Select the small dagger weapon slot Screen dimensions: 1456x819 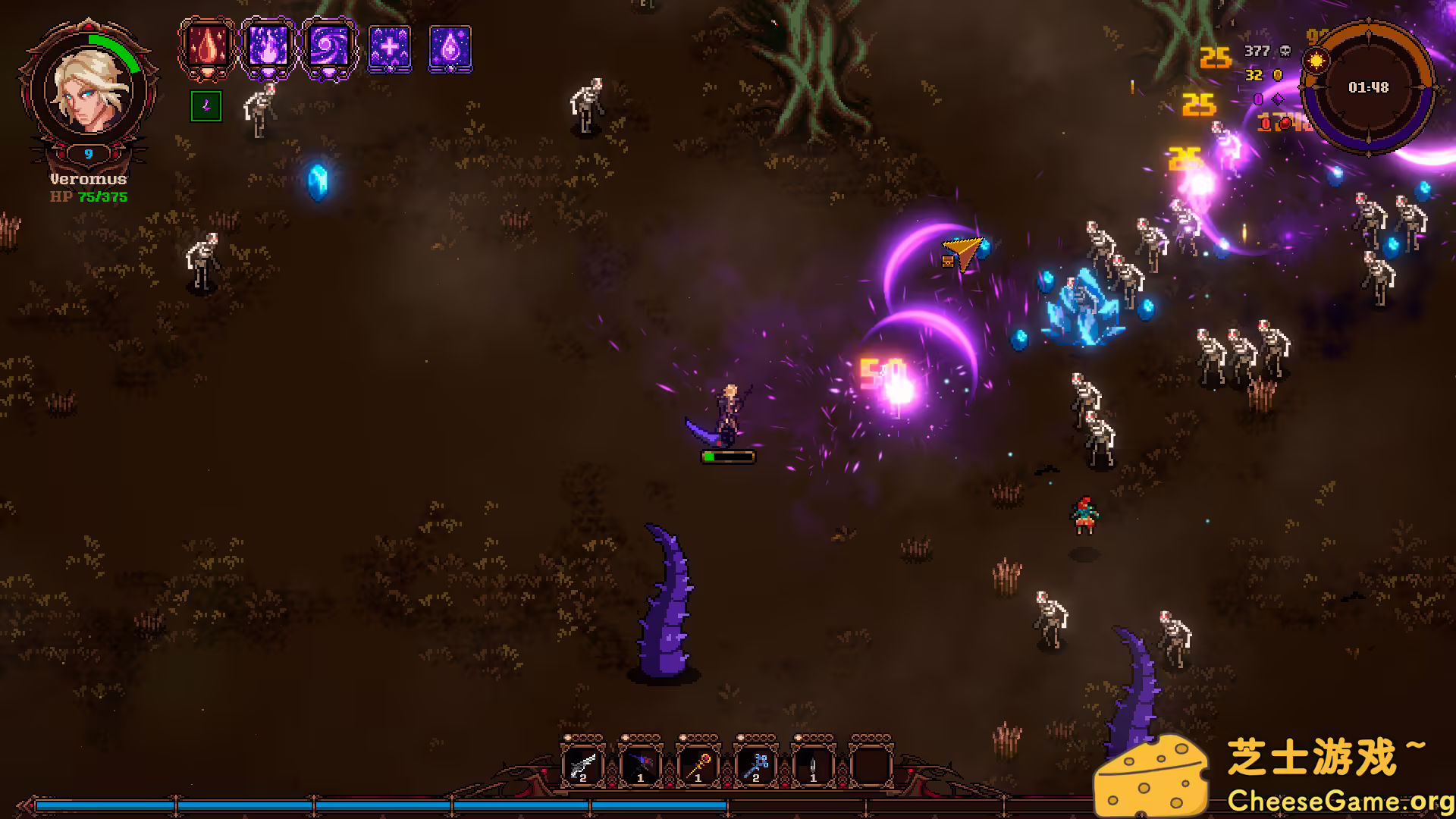813,766
